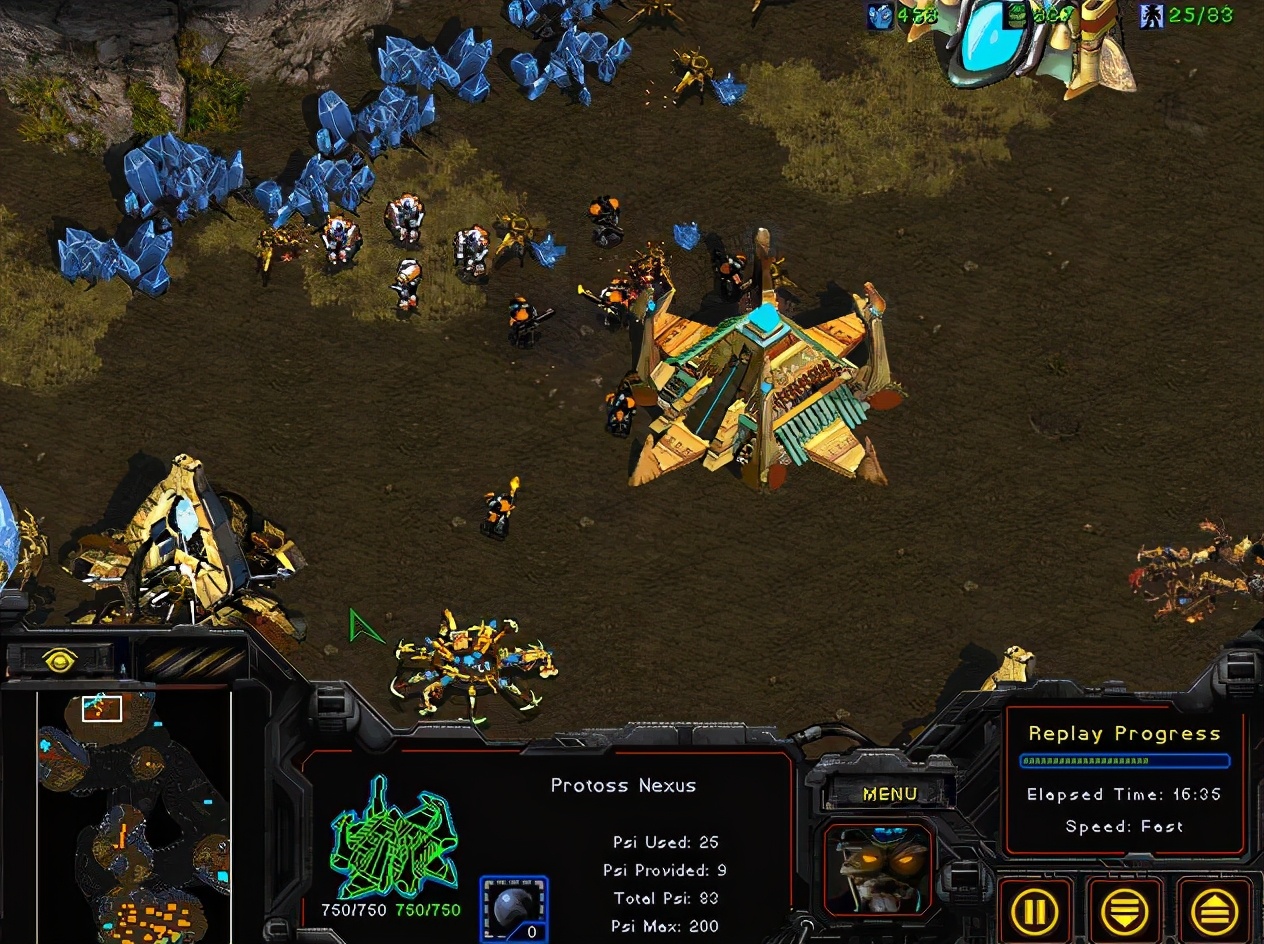Click the Replay Progress bar
Image resolution: width=1264 pixels, height=944 pixels.
(1124, 761)
